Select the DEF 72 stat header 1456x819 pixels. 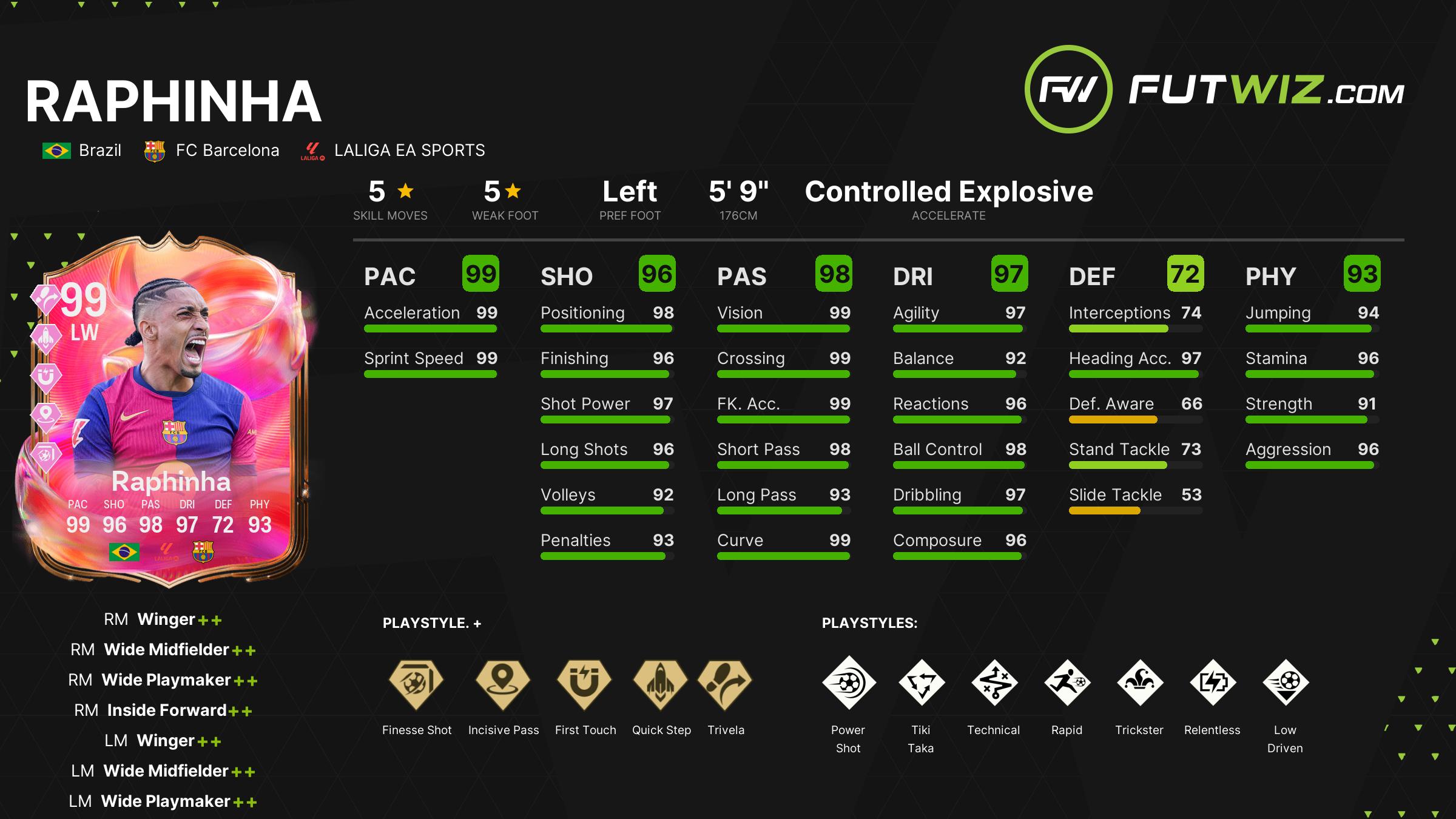[1136, 275]
